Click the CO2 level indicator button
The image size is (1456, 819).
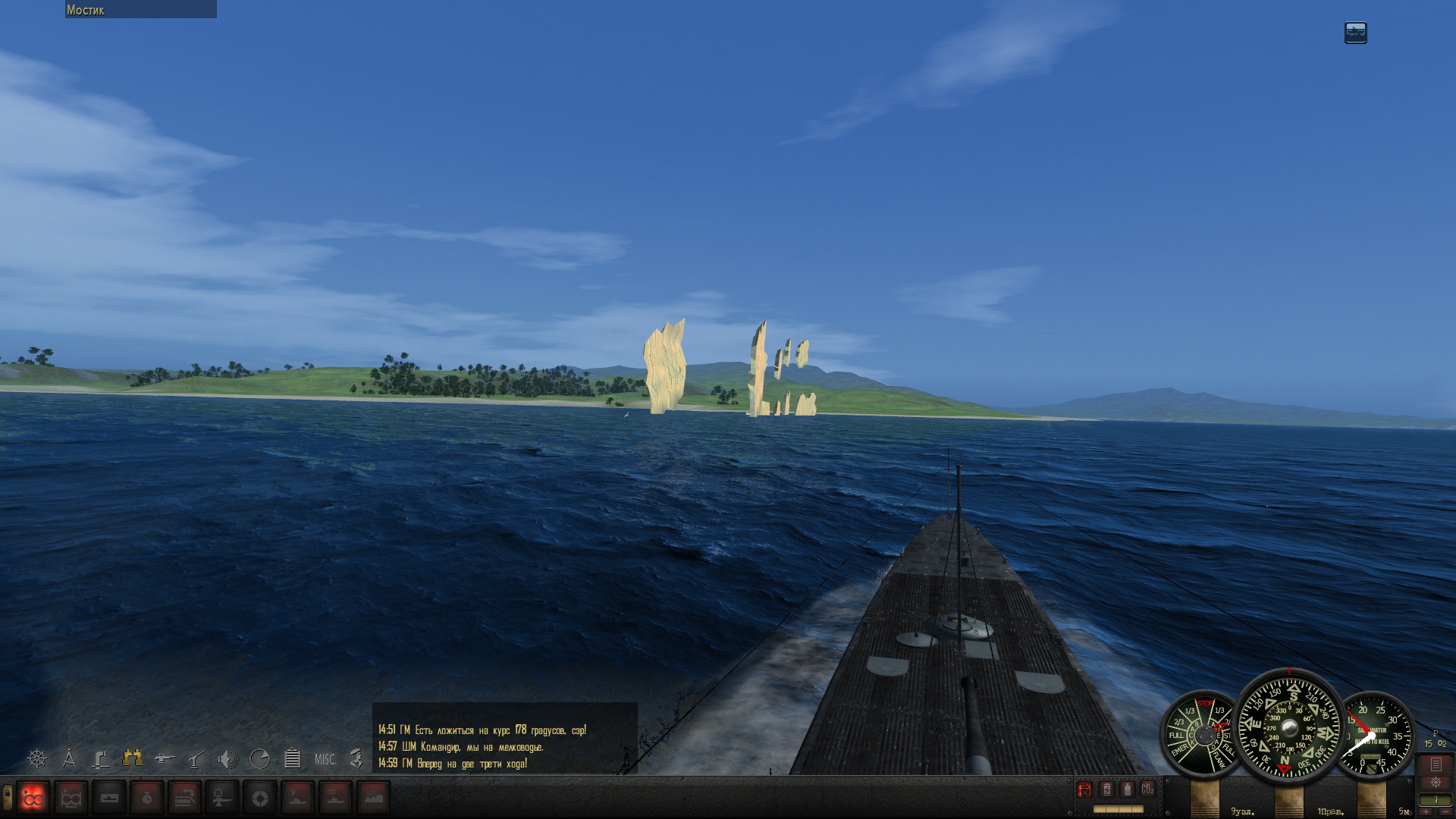pos(1147,789)
